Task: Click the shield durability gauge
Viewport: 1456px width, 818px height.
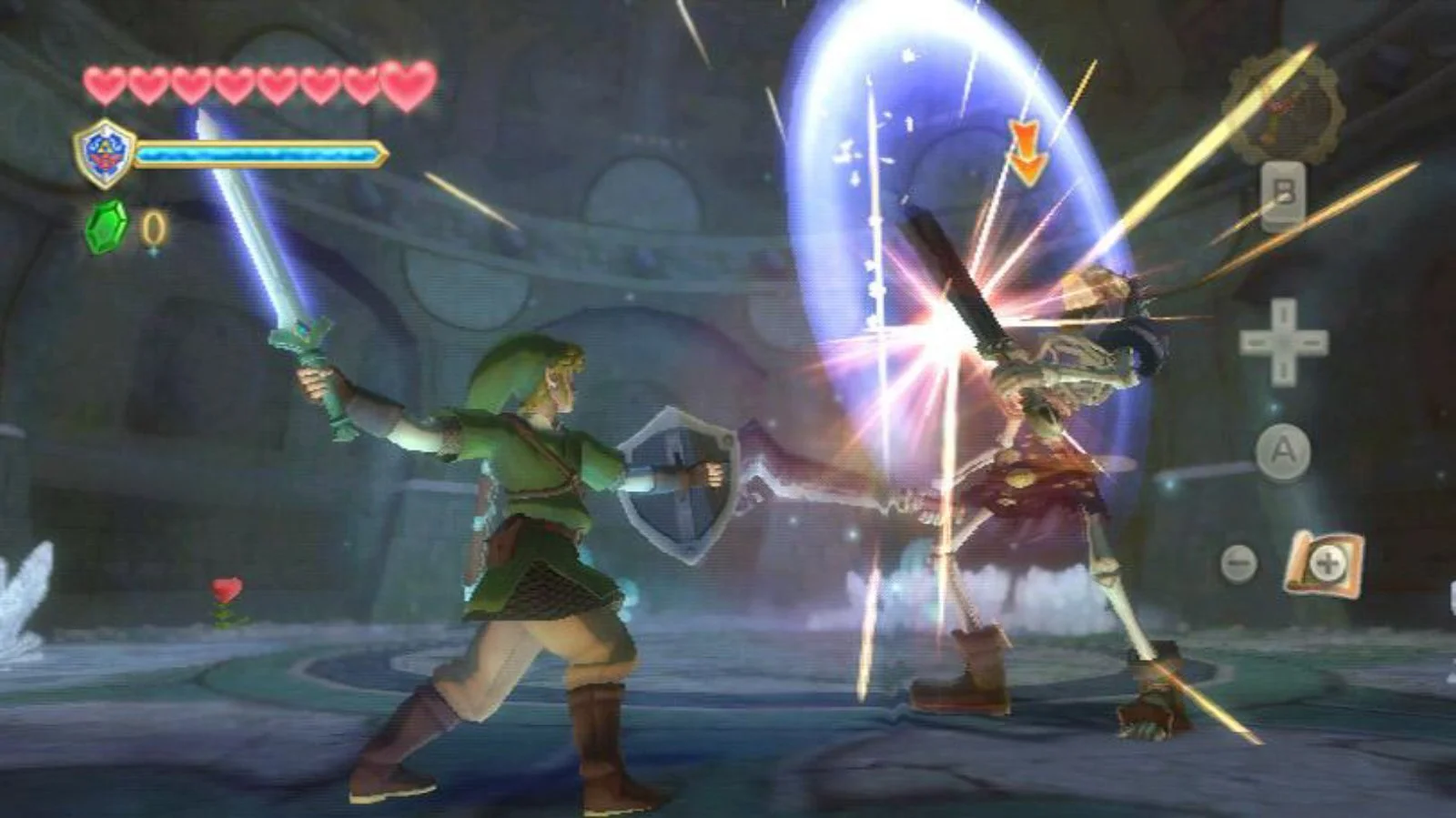Action: 259,153
